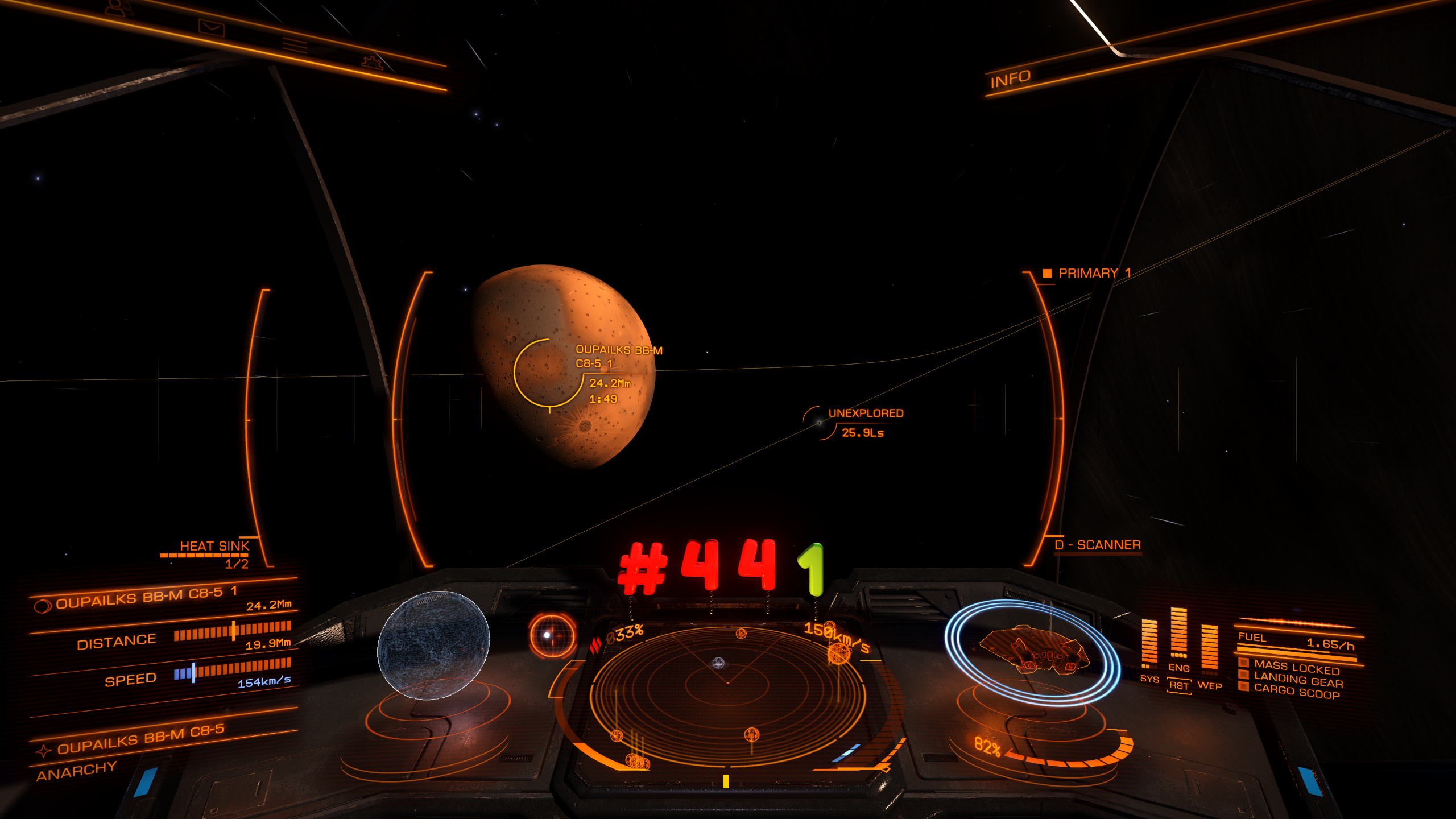Select the PRIMARY 1 fire group
The width and height of the screenshot is (1456, 819).
(1093, 274)
